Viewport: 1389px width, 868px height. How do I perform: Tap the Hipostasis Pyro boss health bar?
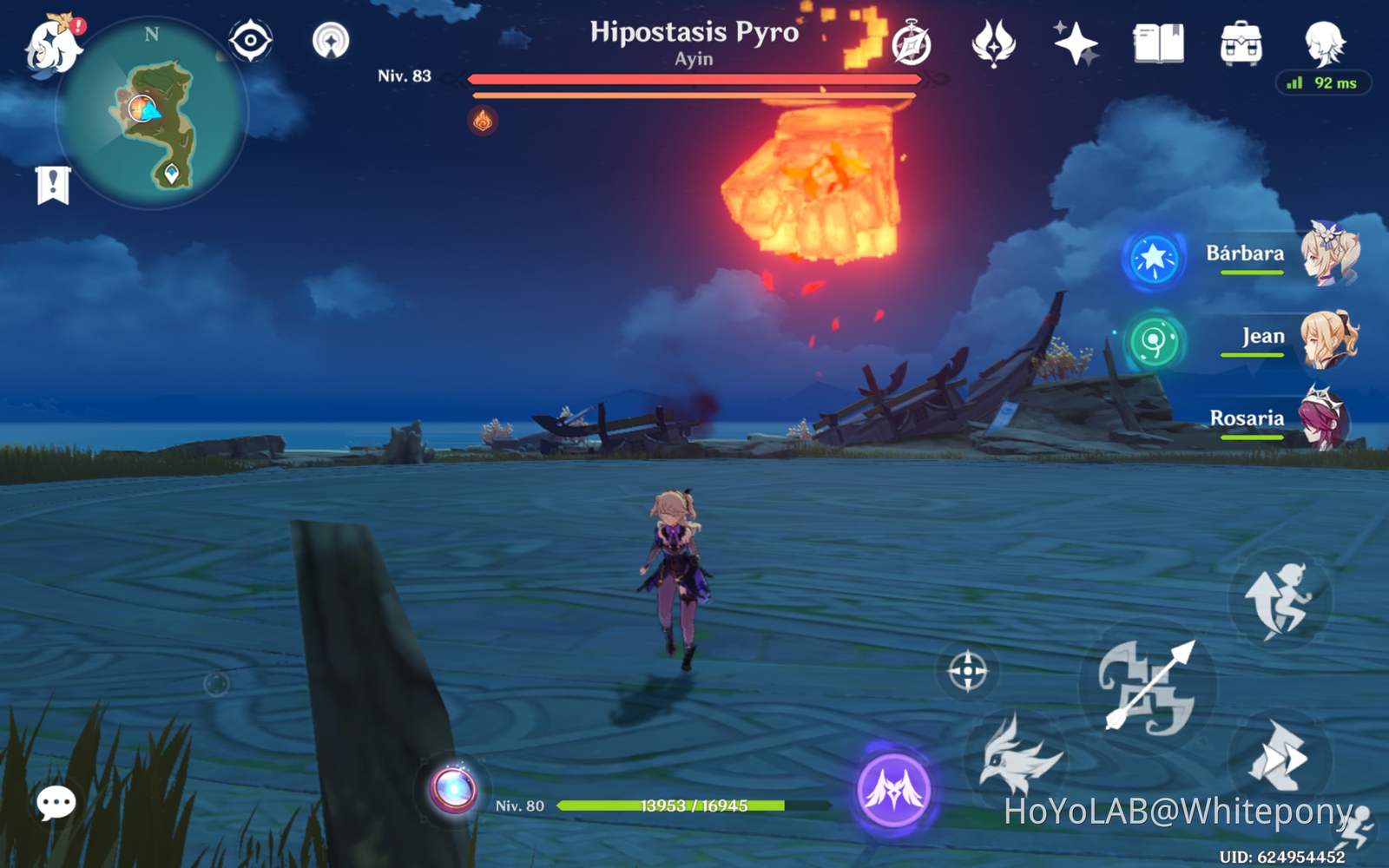pyautogui.click(x=694, y=80)
